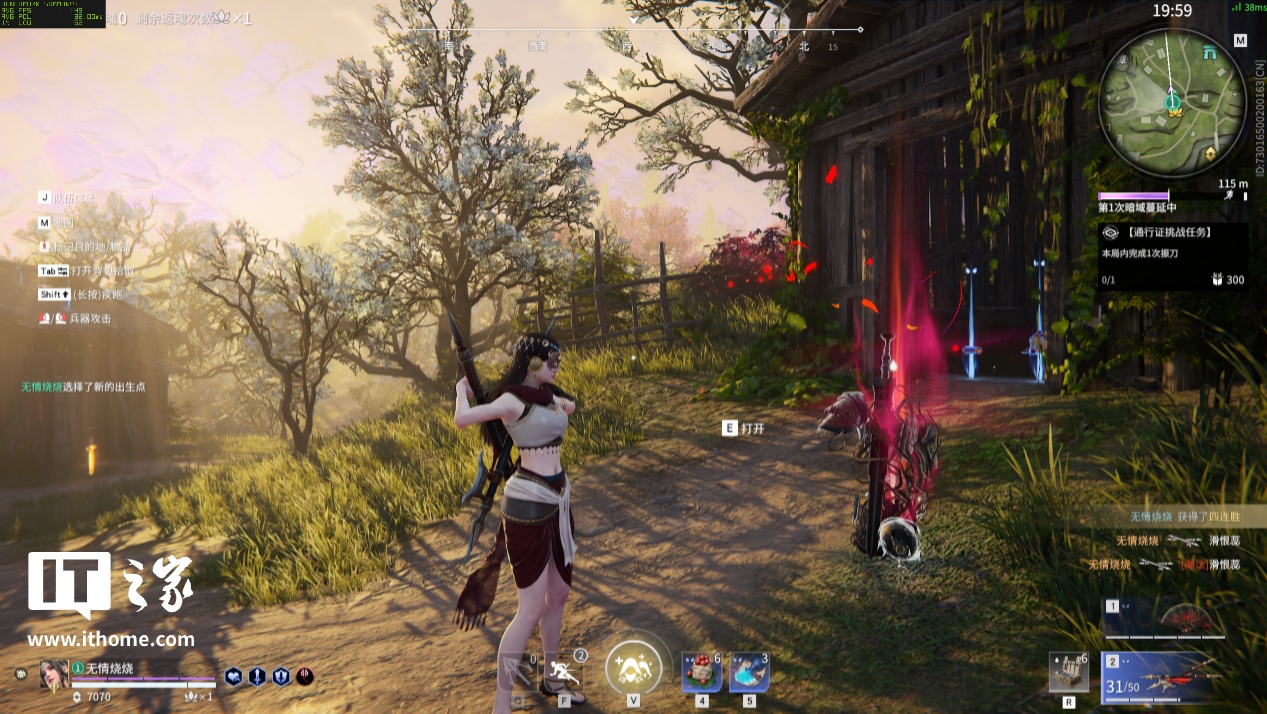This screenshot has width=1267, height=714.
Task: Click the player portrait of 无情烧烧
Action: [x=54, y=674]
